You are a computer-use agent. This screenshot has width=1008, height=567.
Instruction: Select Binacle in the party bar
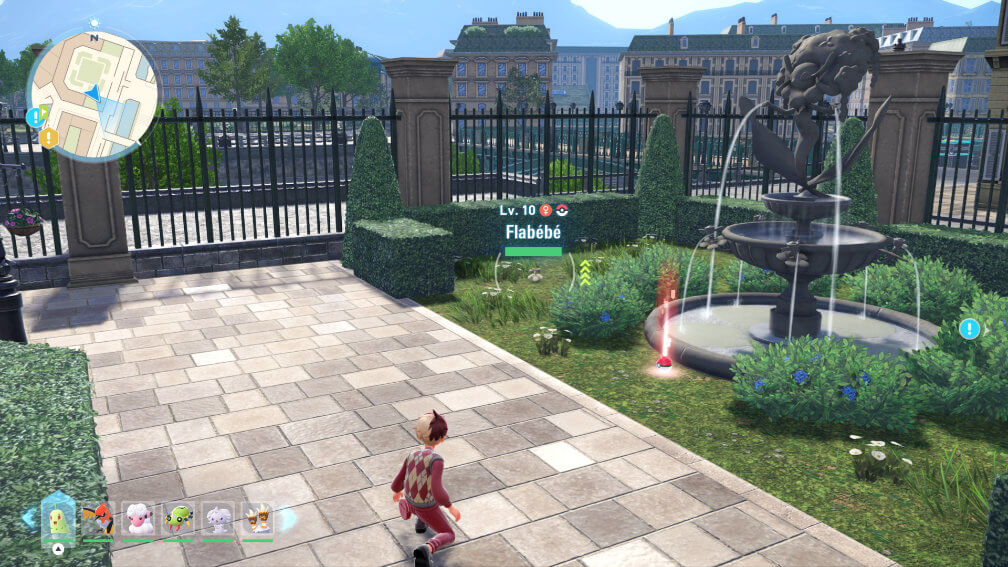click(x=257, y=520)
